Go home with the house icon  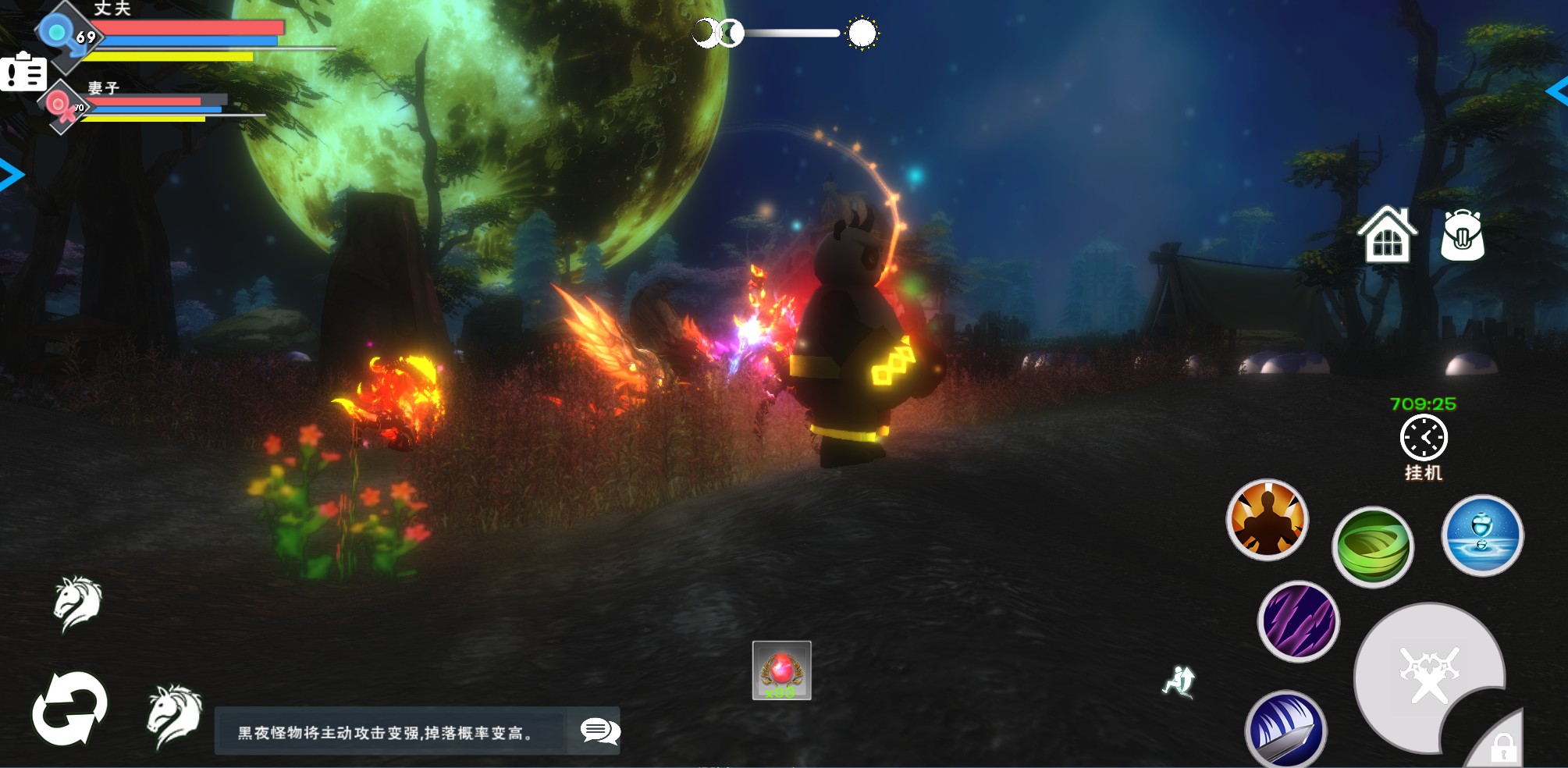coord(1387,234)
